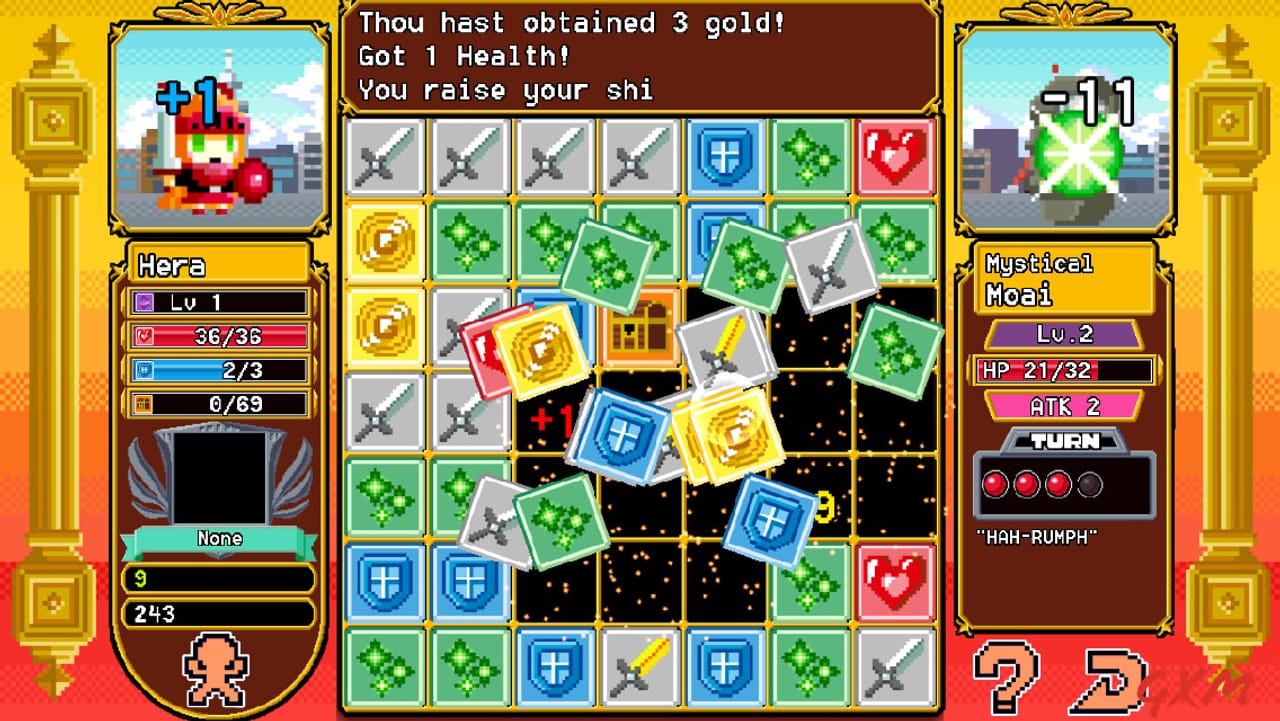The height and width of the screenshot is (721, 1280).
Task: Click the HP 21/32 health bar
Action: click(1065, 370)
